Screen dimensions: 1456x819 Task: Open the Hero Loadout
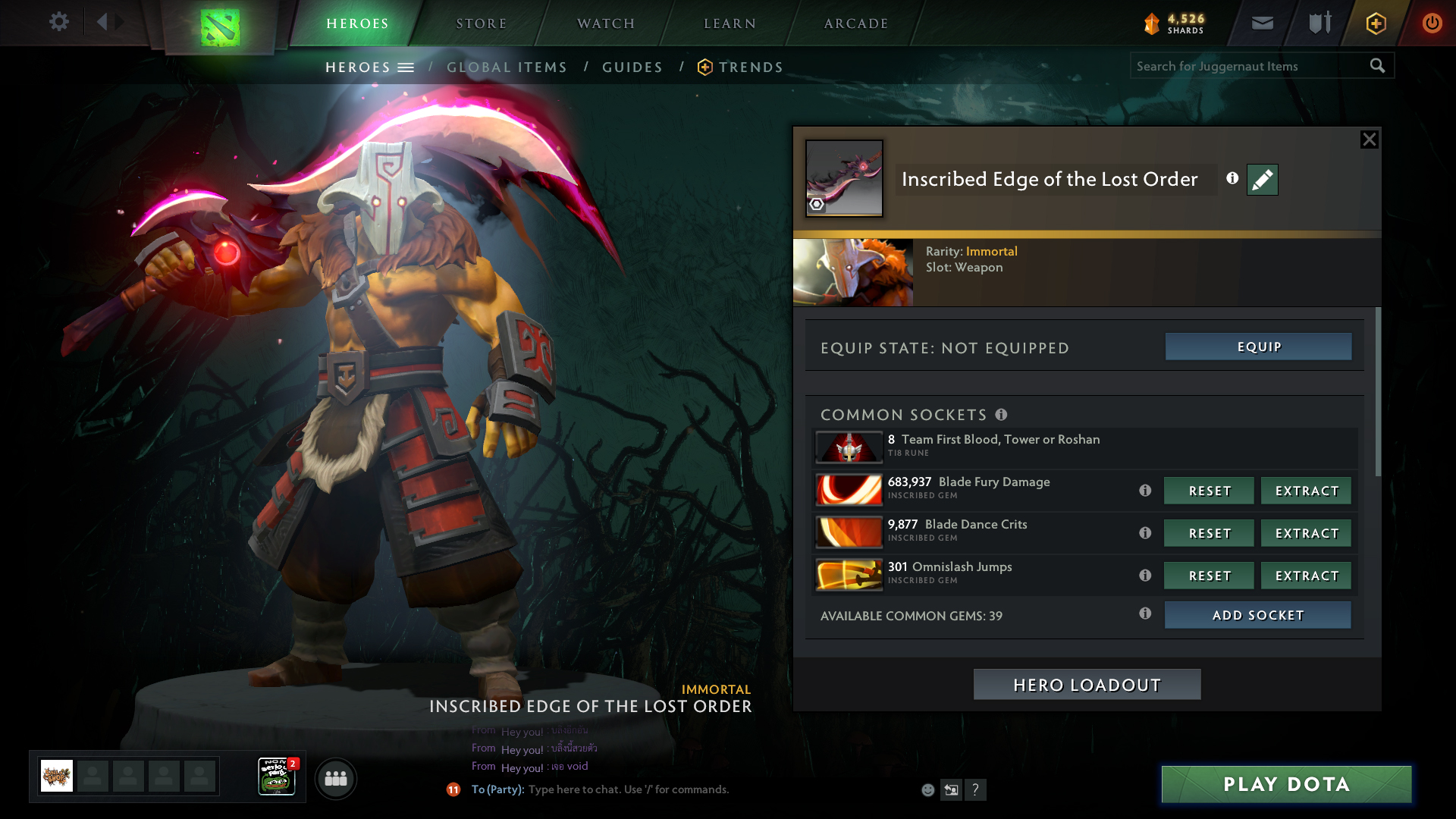tap(1087, 685)
